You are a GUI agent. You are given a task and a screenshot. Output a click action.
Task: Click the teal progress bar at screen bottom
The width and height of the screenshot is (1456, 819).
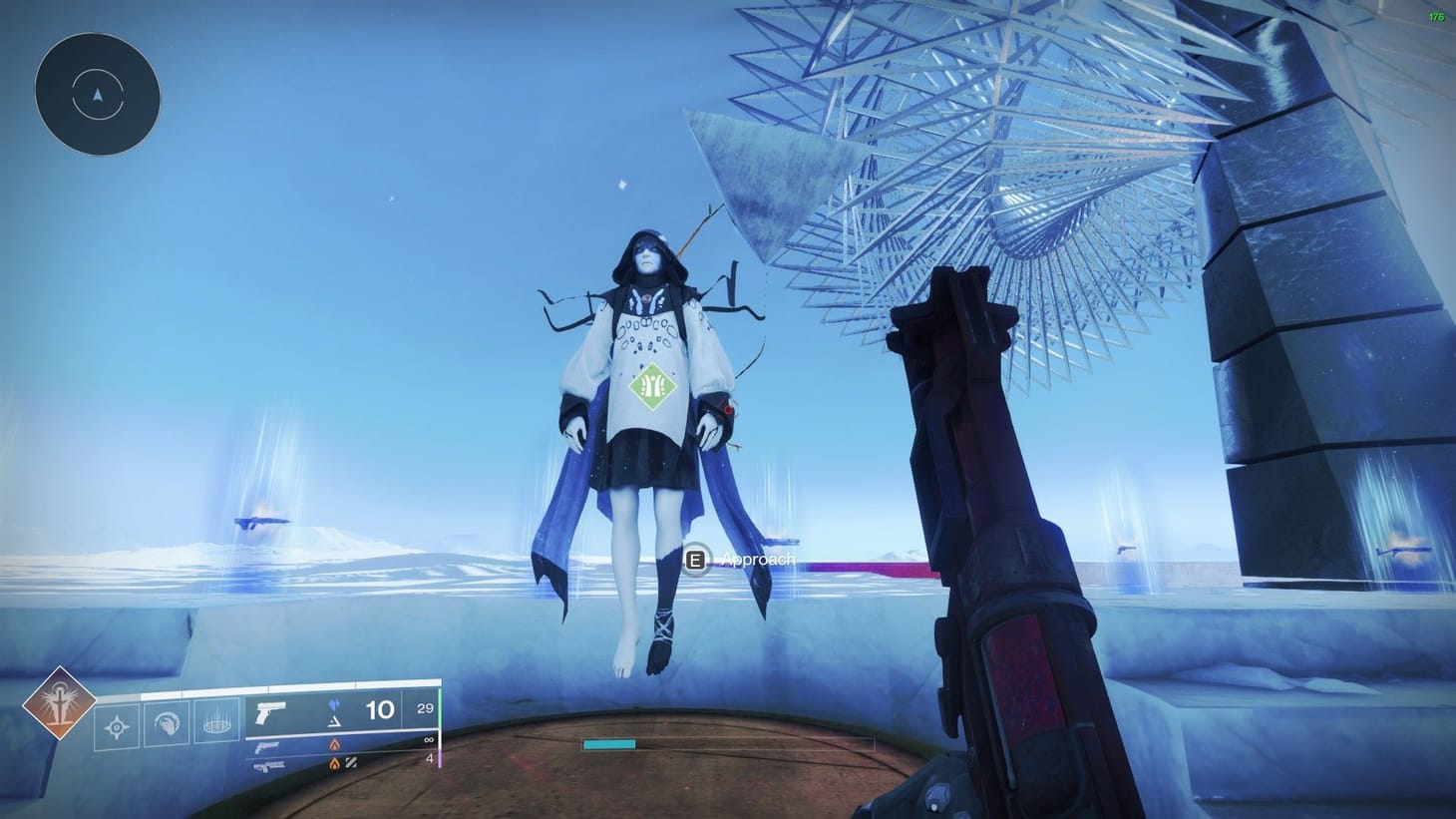(610, 742)
